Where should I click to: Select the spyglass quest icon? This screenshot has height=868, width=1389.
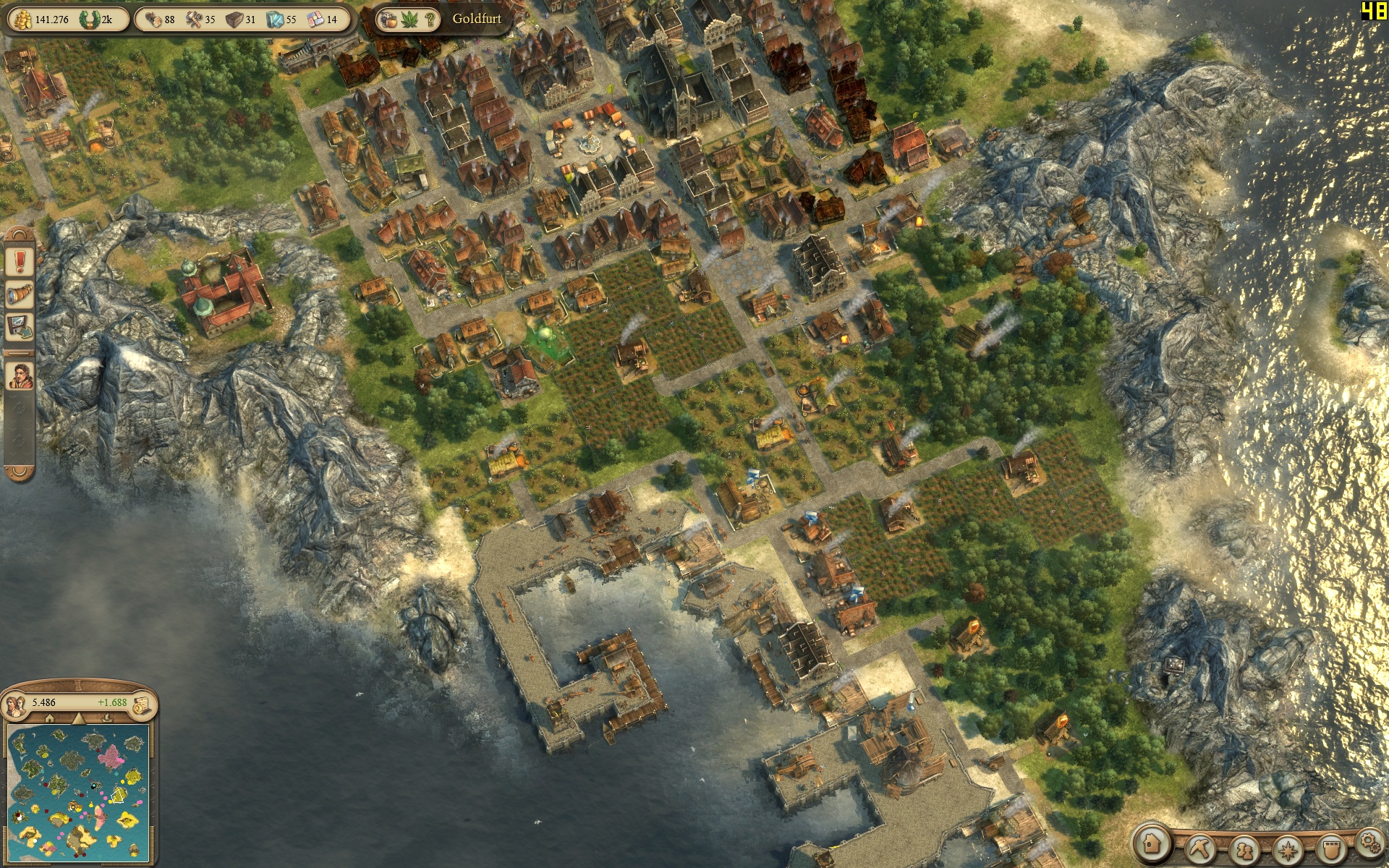point(20,294)
